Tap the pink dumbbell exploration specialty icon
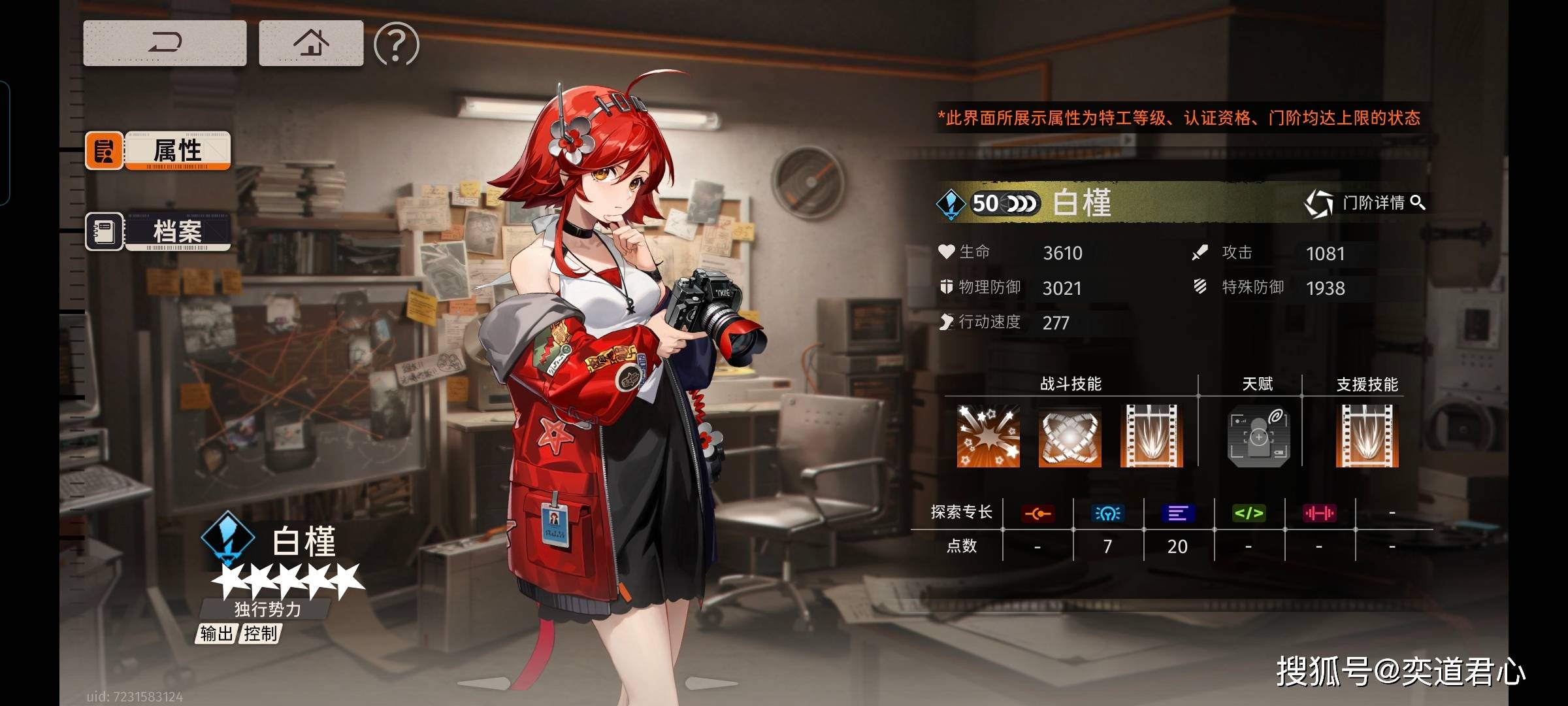Viewport: 1568px width, 706px height. [1319, 514]
